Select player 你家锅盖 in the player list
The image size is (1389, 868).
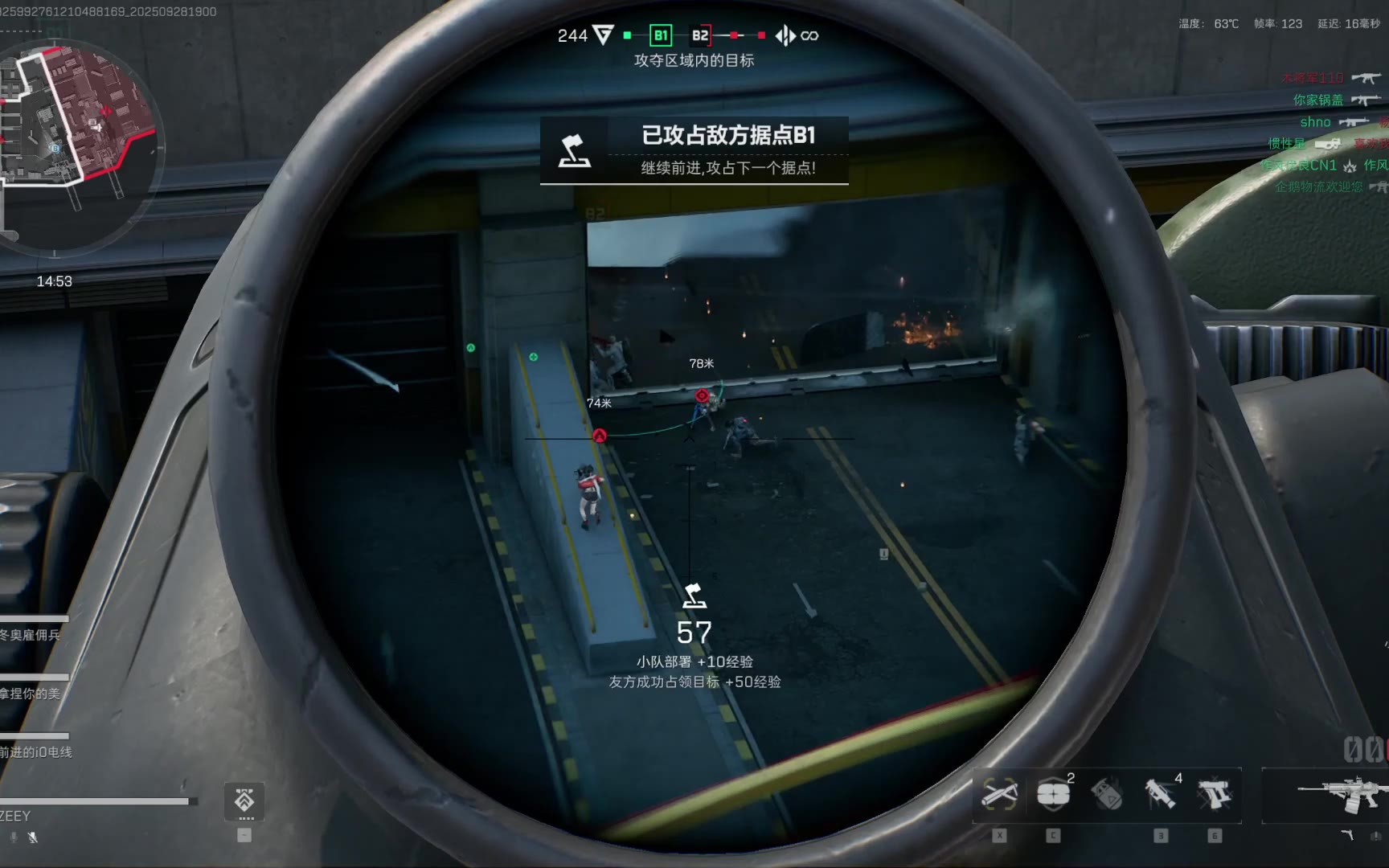[1317, 100]
